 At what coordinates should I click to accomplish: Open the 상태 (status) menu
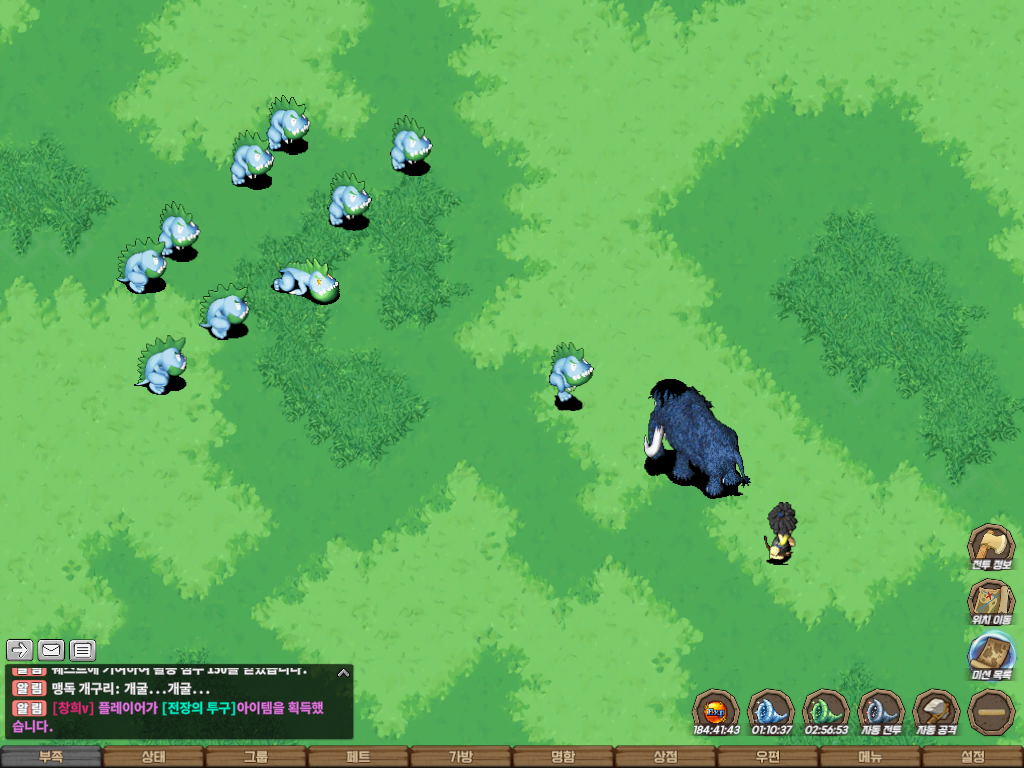[153, 757]
